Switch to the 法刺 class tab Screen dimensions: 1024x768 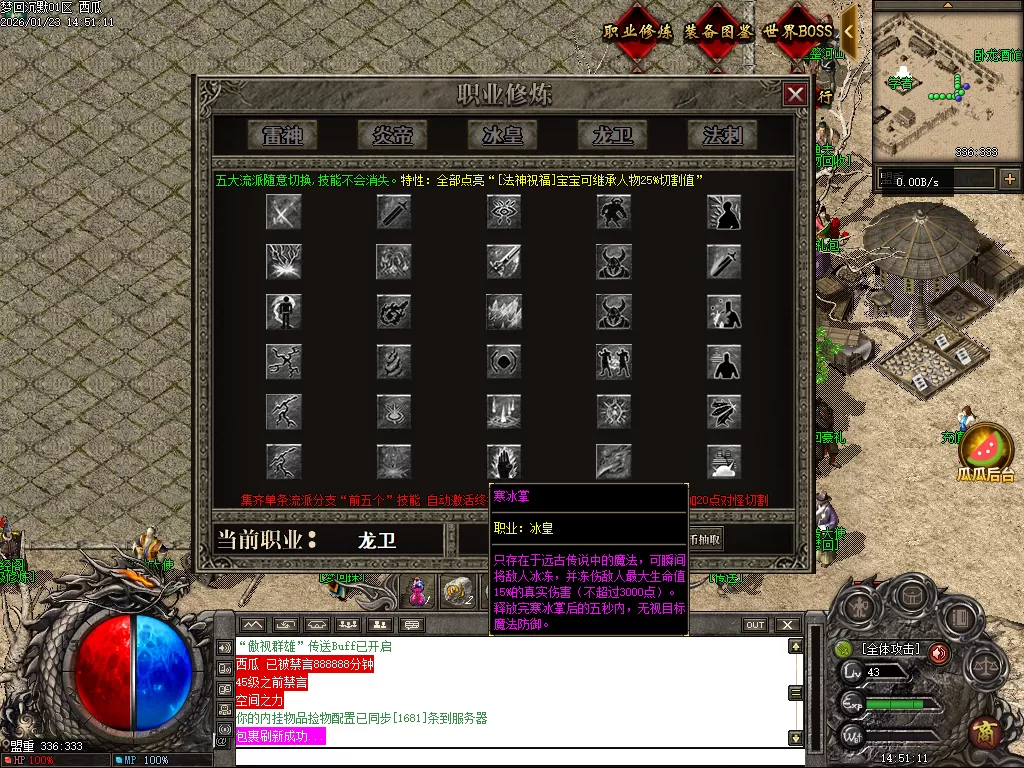(723, 134)
